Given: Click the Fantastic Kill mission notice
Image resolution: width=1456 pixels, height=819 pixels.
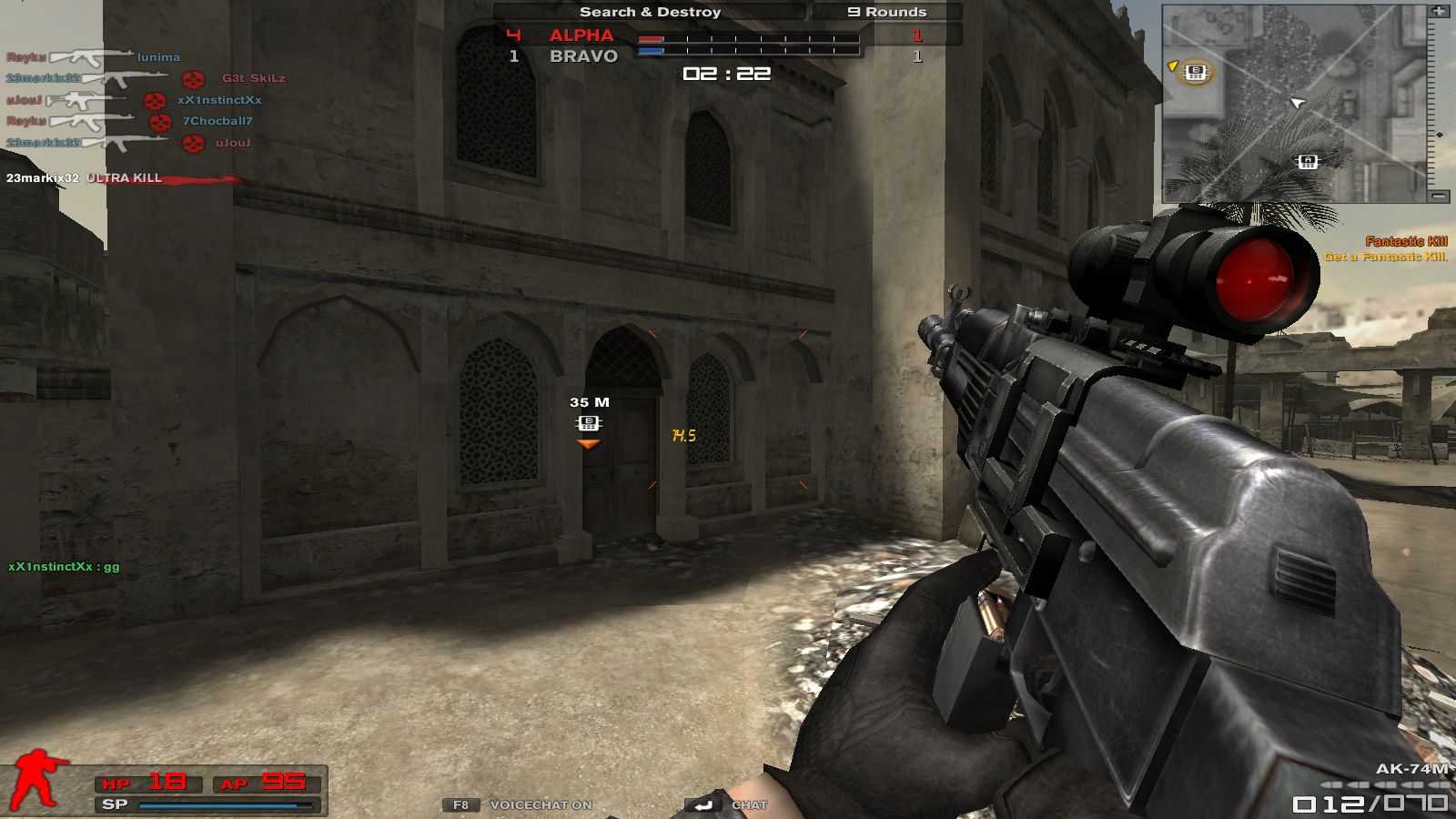Looking at the screenshot, I should [x=1385, y=248].
